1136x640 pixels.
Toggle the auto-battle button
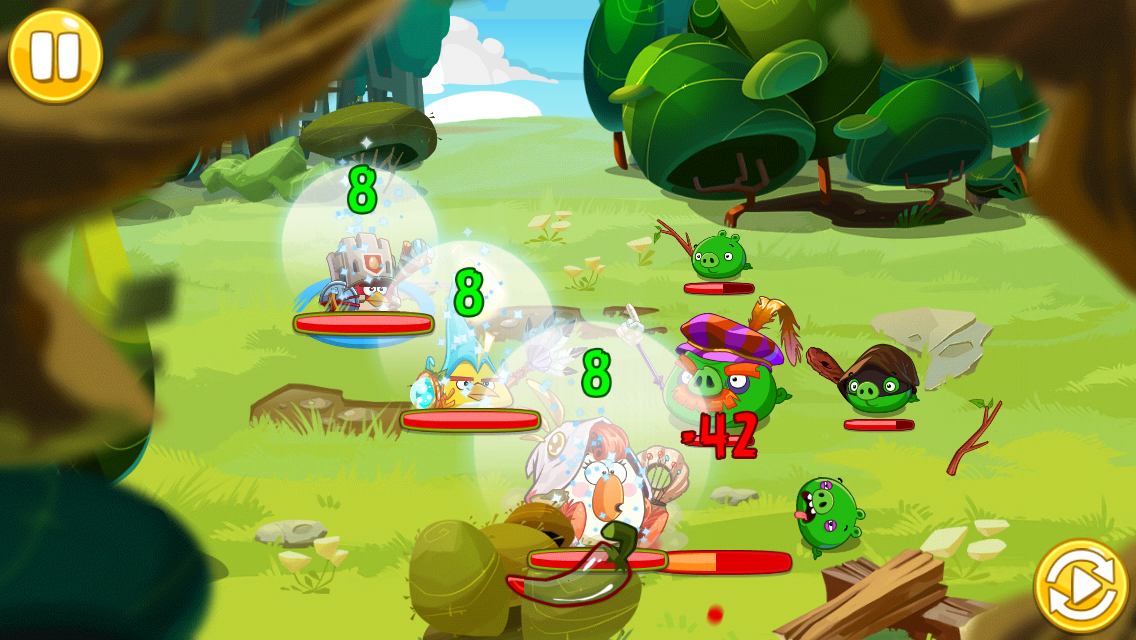tap(1081, 587)
